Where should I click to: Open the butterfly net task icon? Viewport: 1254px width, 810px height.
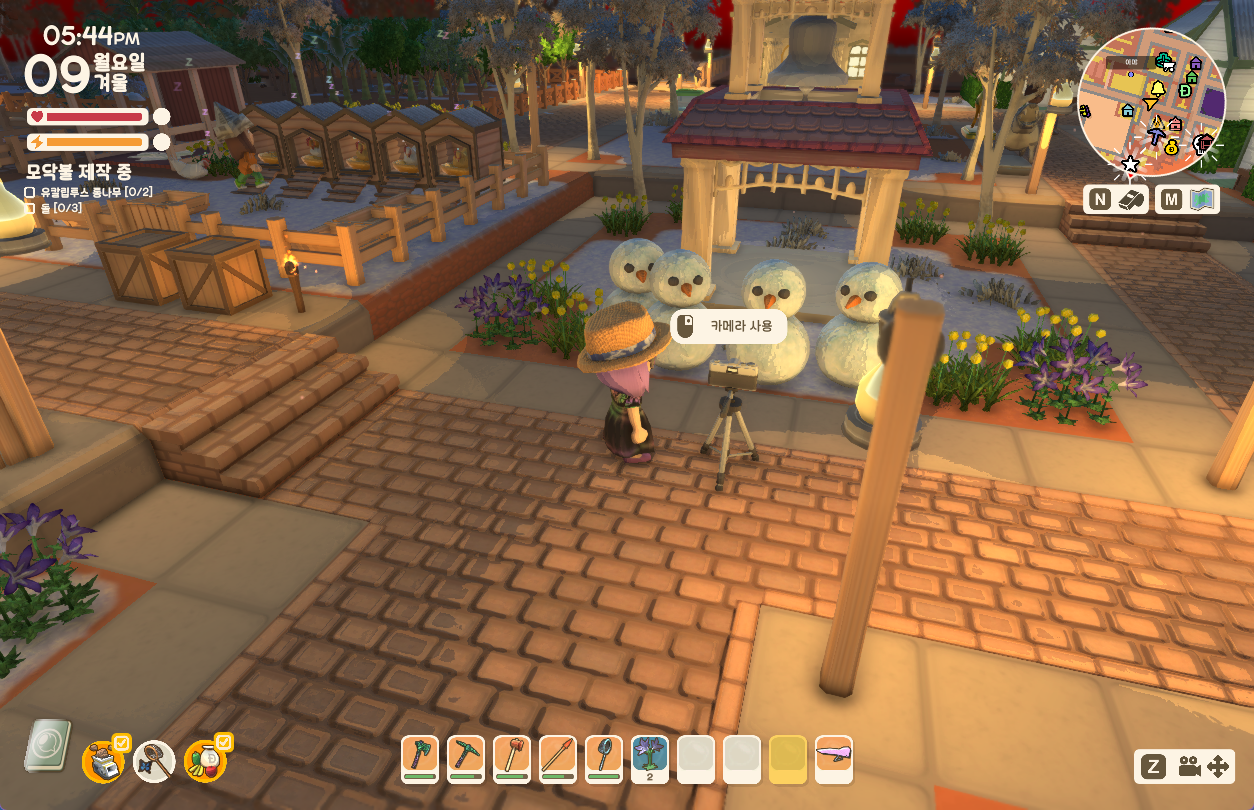[154, 761]
